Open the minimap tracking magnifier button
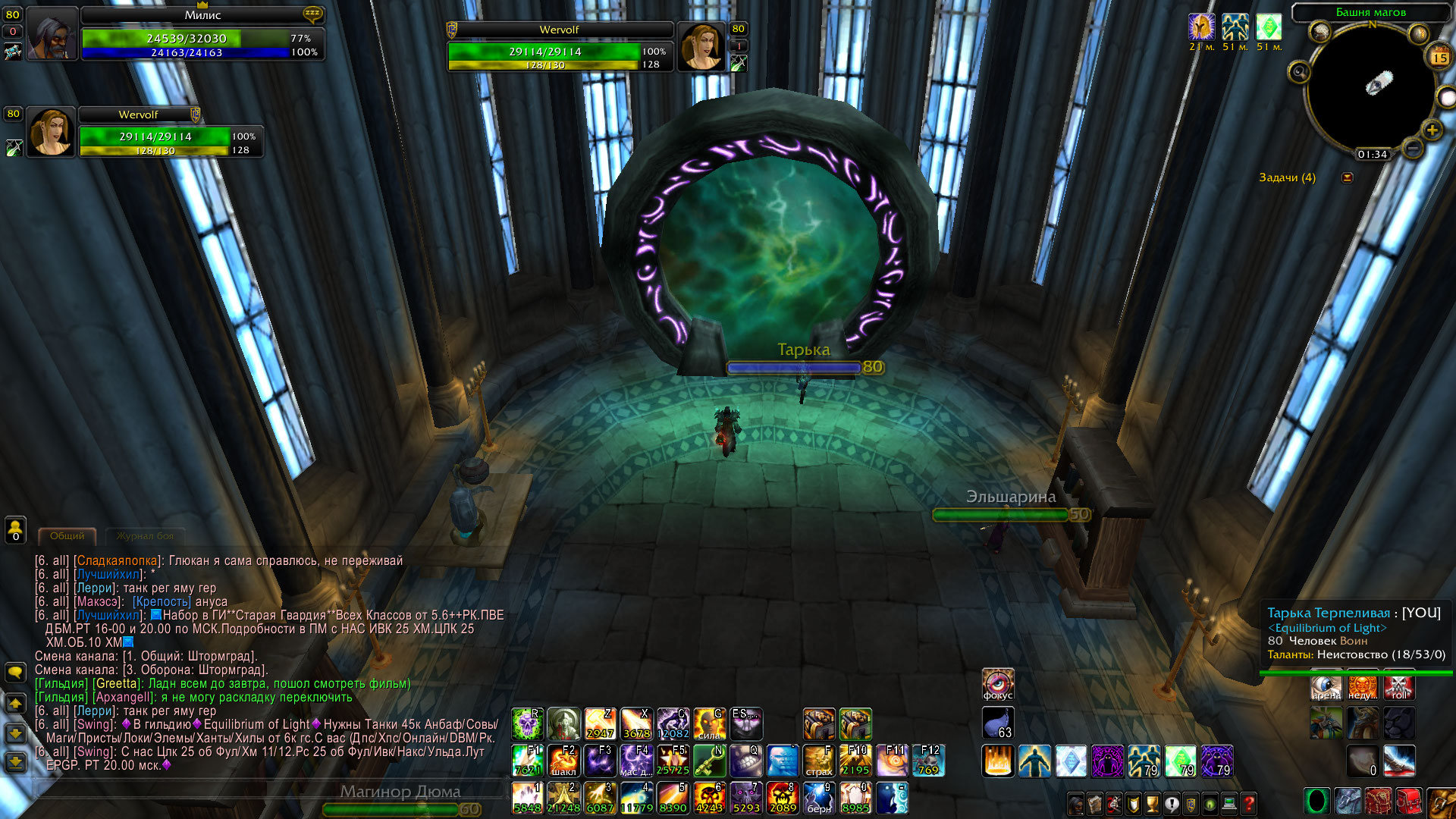 click(x=1299, y=72)
